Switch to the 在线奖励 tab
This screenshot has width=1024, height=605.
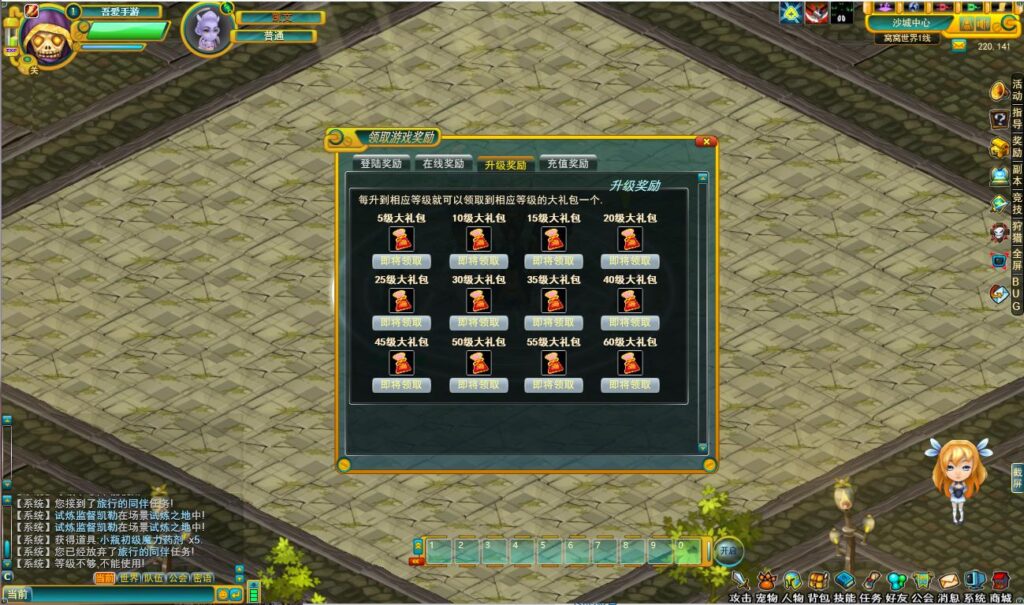pyautogui.click(x=442, y=164)
